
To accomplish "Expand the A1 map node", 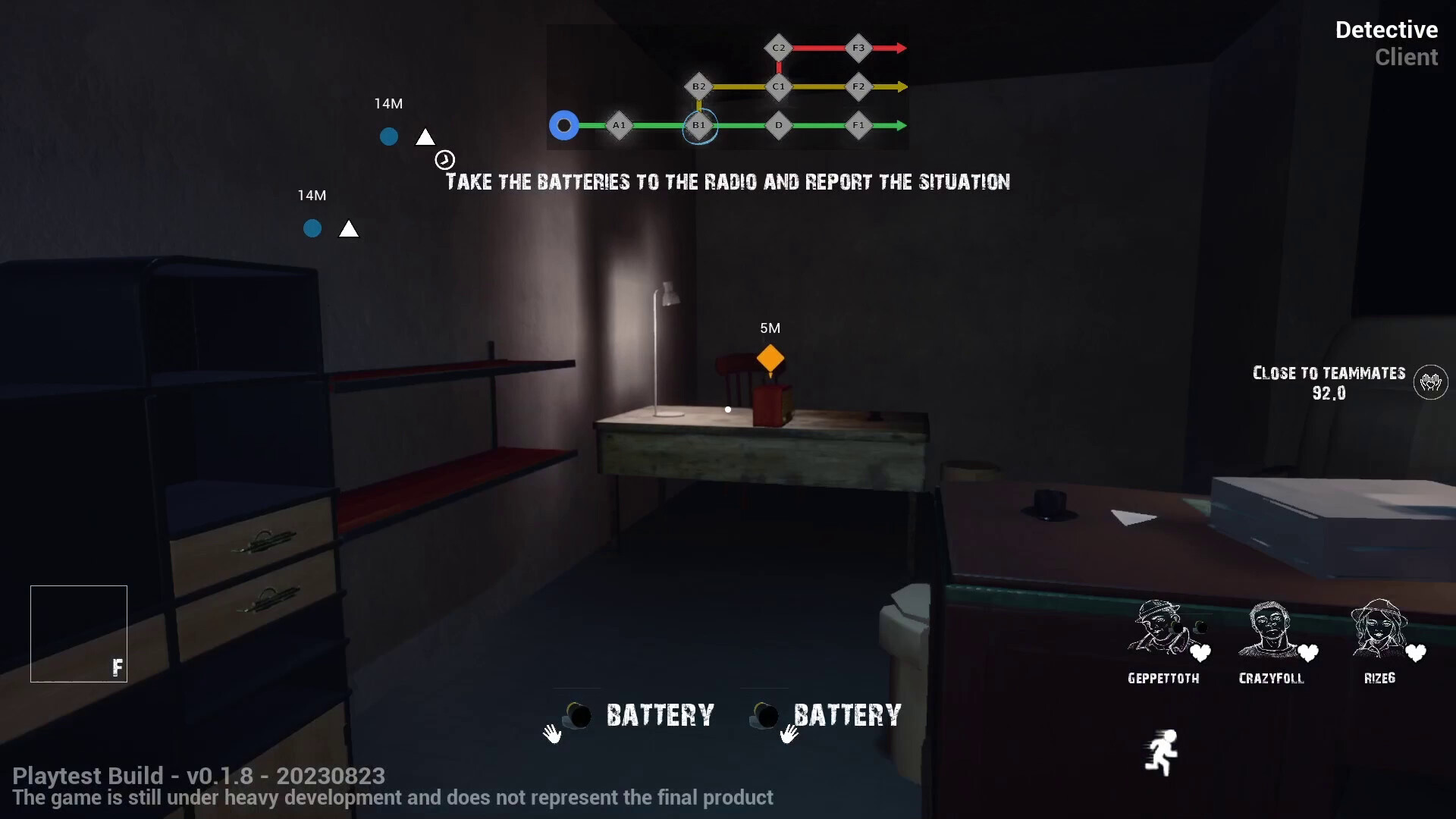I will [x=619, y=125].
